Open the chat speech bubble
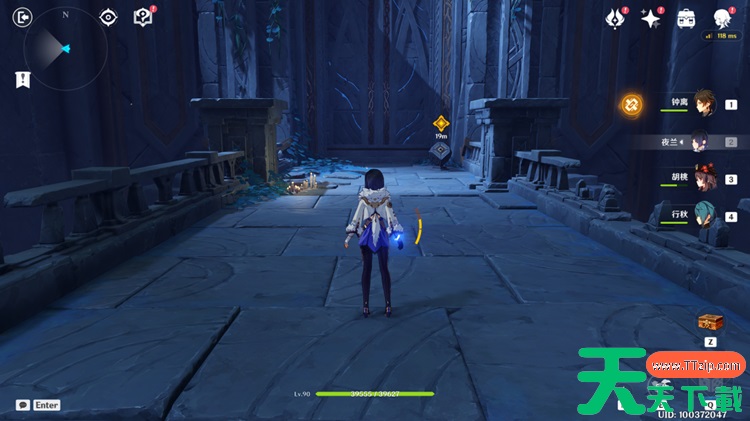Image resolution: width=750 pixels, height=421 pixels. [22, 405]
